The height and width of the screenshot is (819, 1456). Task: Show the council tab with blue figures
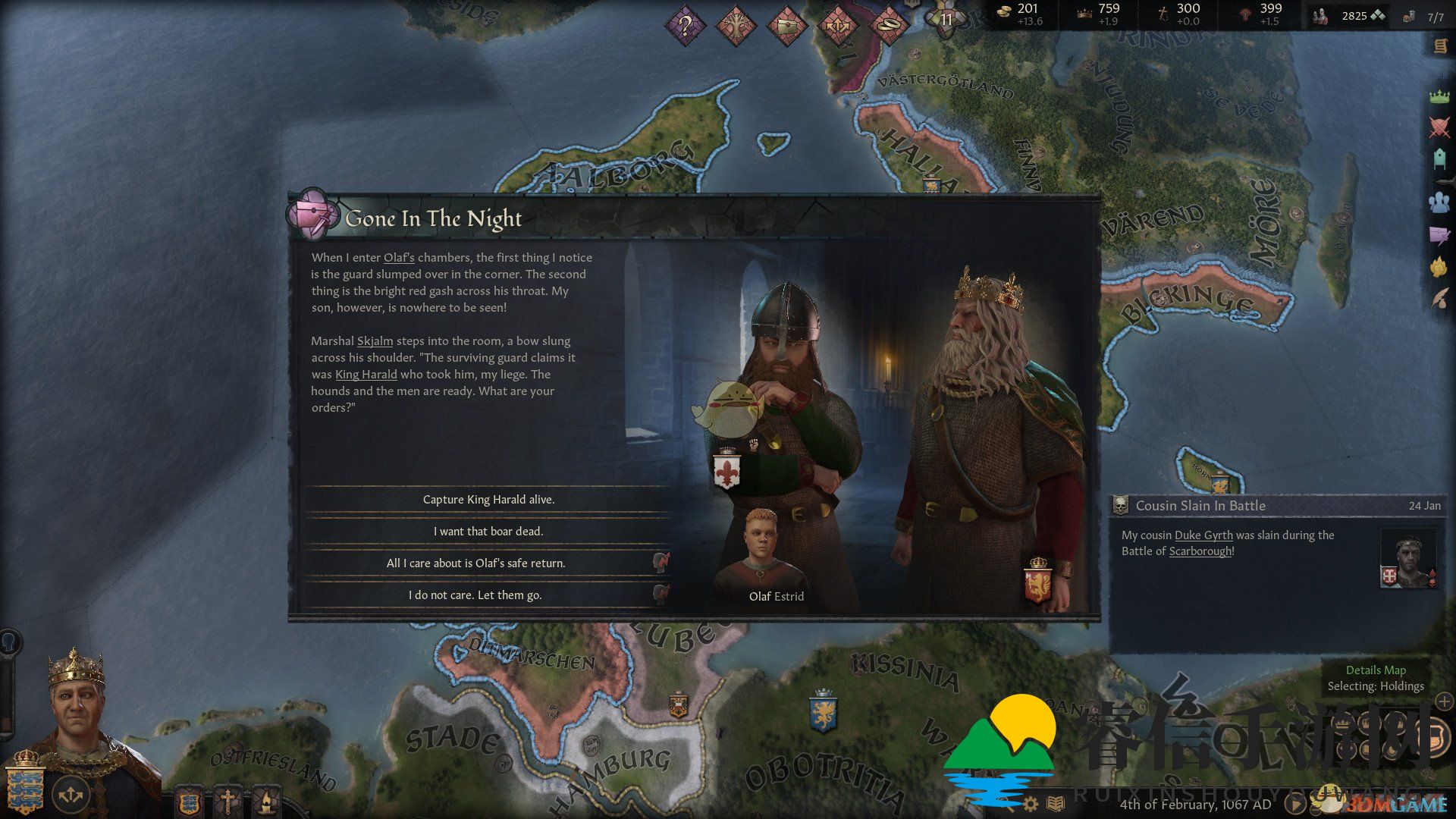[x=1439, y=202]
